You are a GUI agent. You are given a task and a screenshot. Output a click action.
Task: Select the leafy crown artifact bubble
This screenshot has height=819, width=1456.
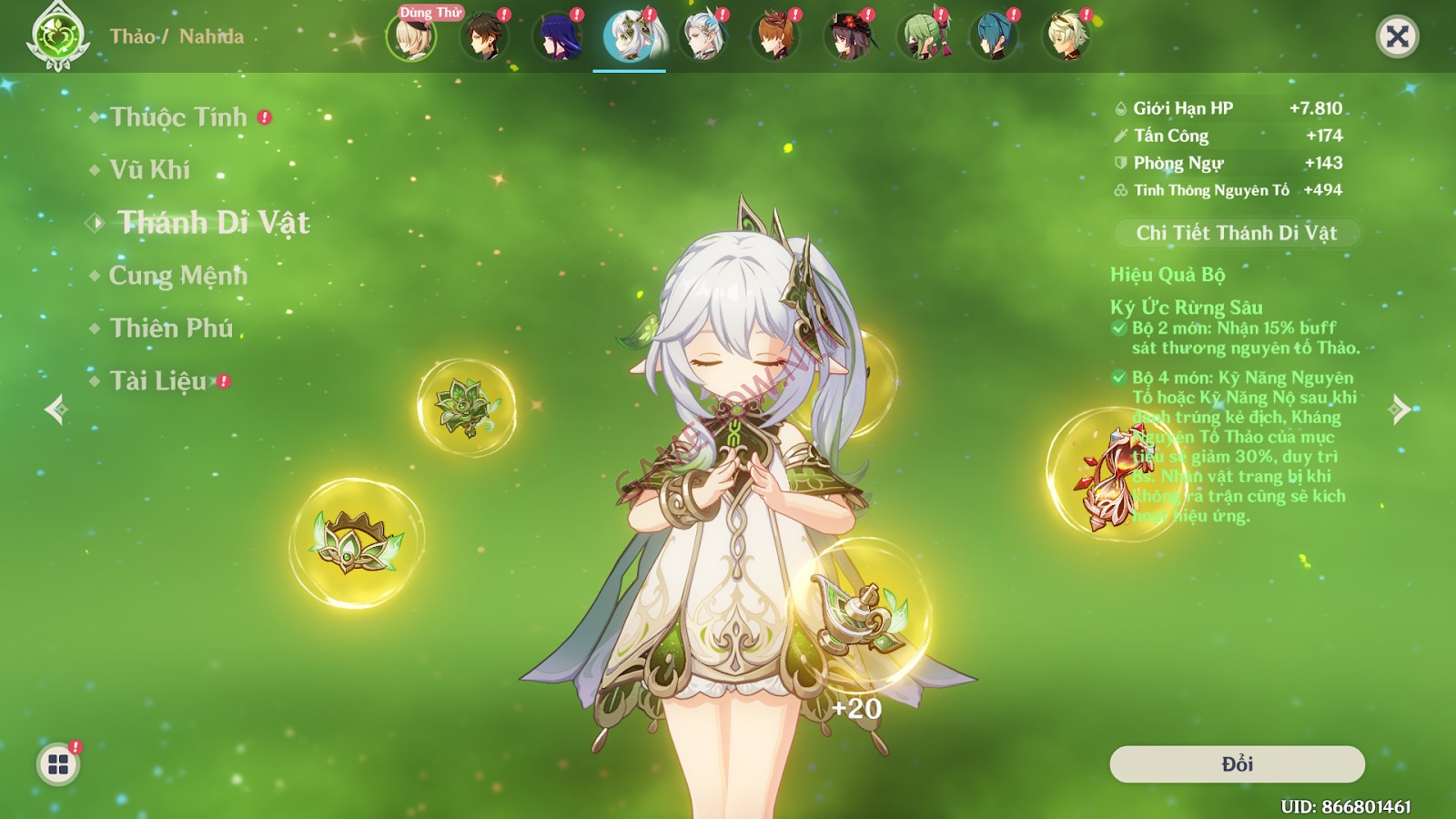point(357,543)
